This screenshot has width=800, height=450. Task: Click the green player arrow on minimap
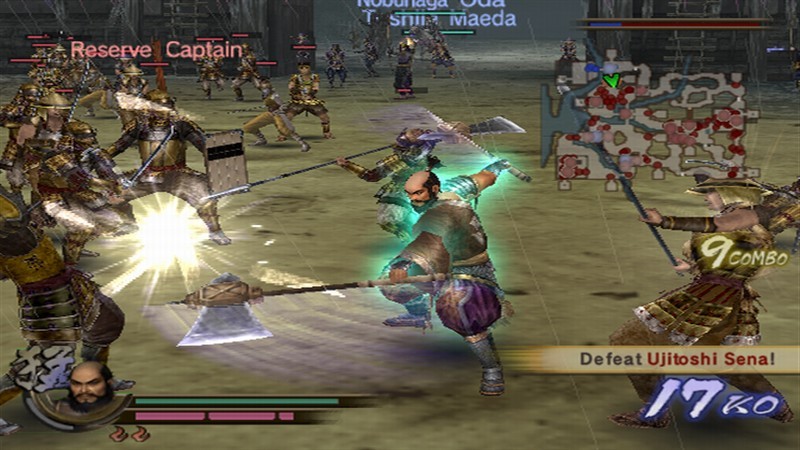coord(612,79)
